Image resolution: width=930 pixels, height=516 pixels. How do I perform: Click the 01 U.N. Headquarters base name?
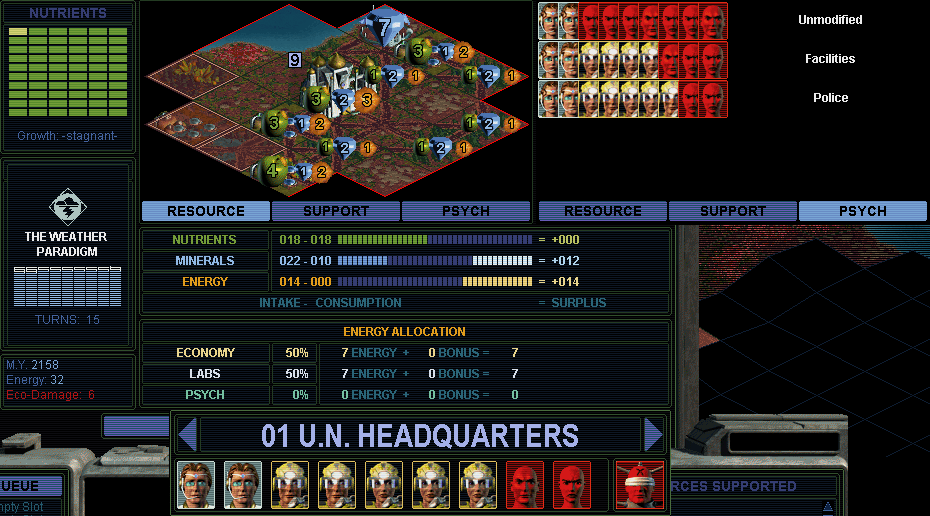coord(420,436)
